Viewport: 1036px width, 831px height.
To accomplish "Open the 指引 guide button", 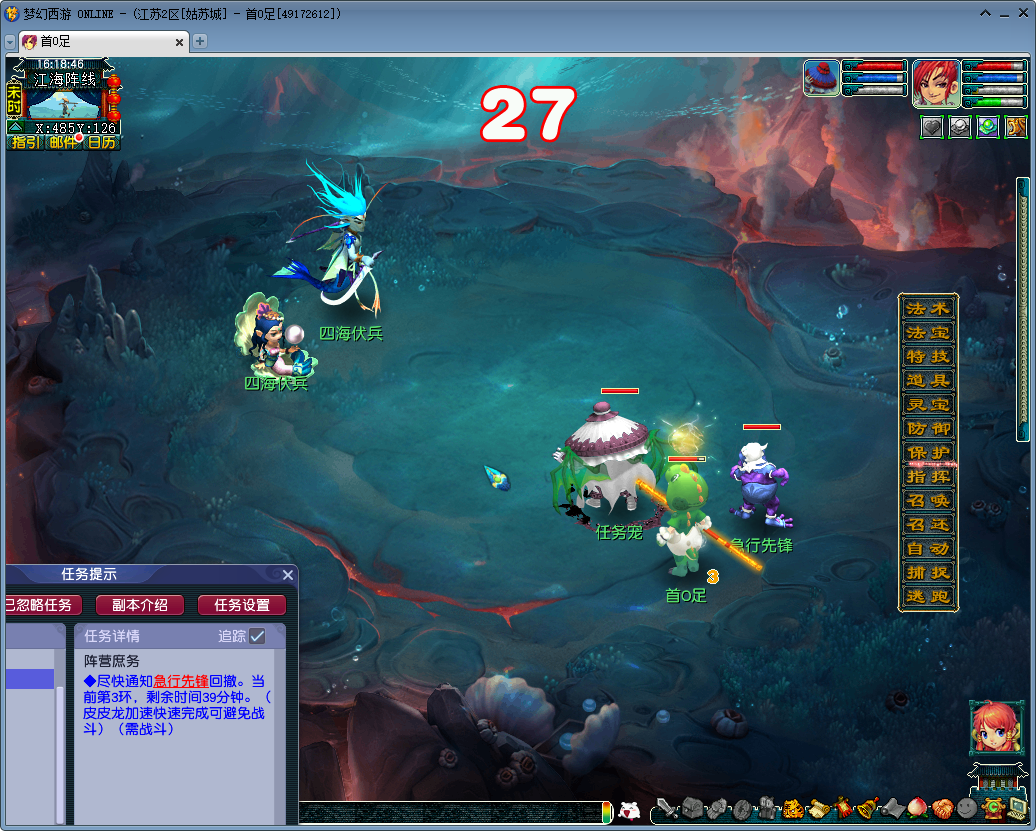I will [x=25, y=142].
